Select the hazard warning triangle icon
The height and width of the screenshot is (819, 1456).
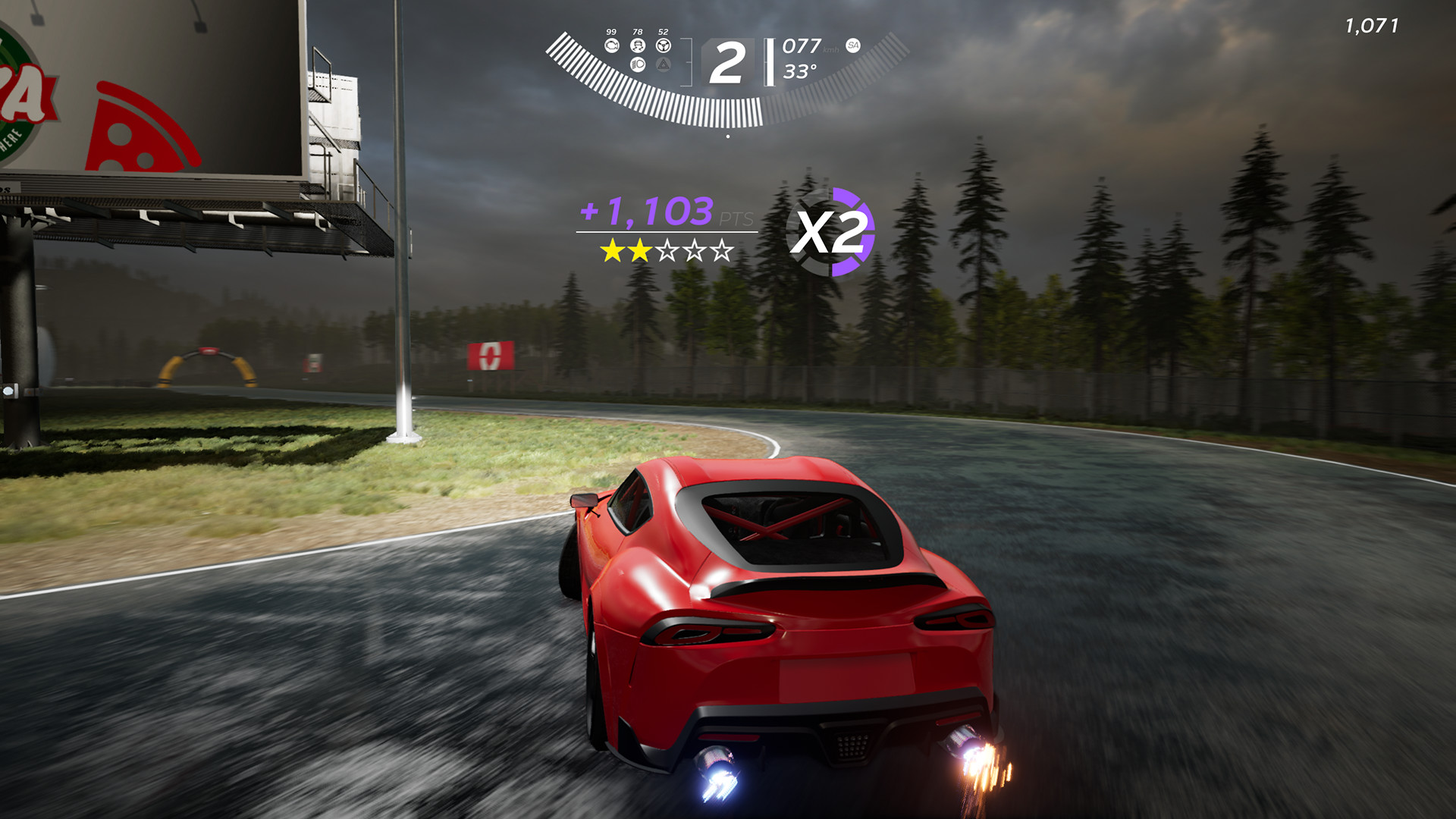coord(664,64)
